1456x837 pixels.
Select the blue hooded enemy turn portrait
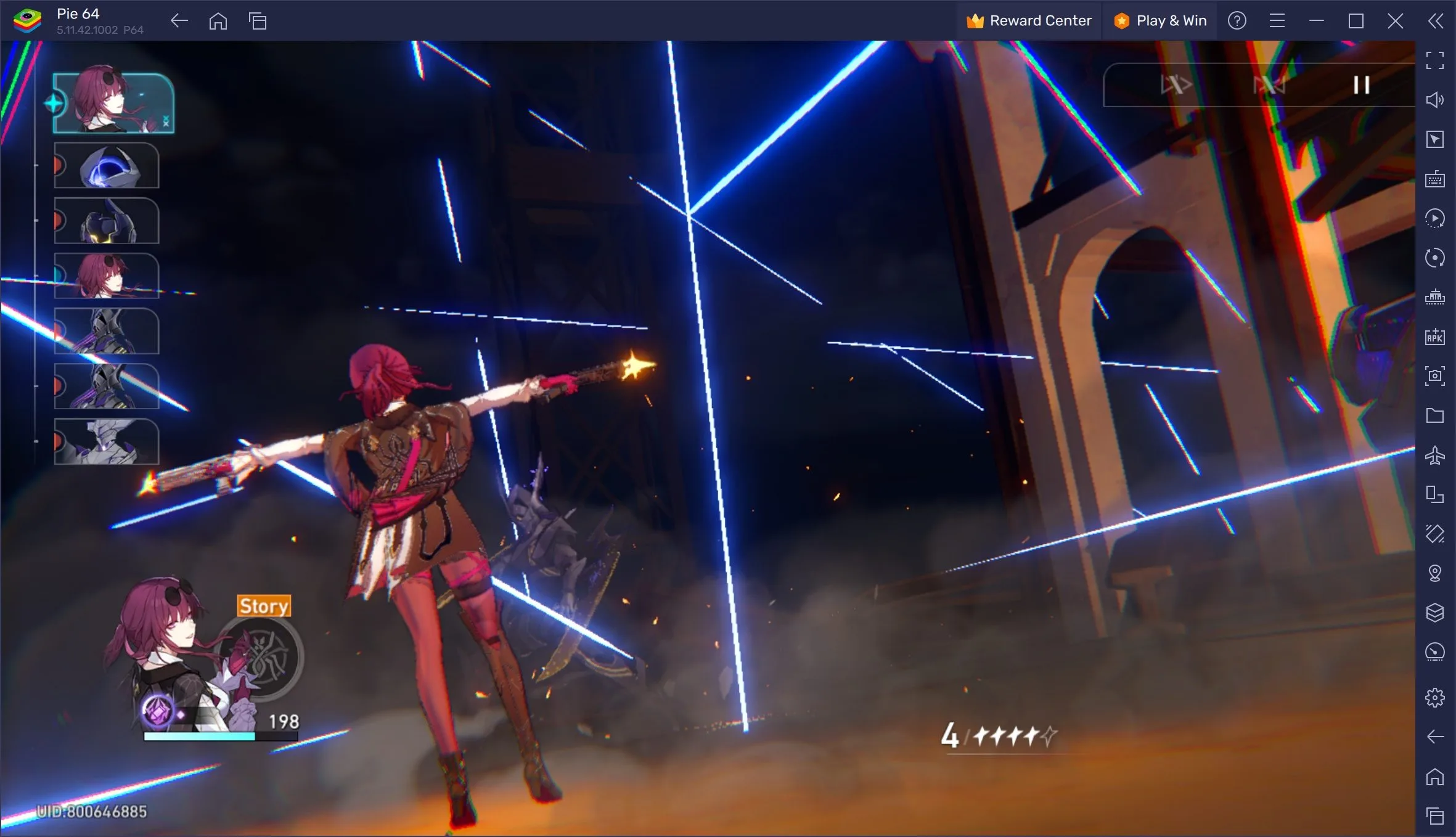coord(107,166)
